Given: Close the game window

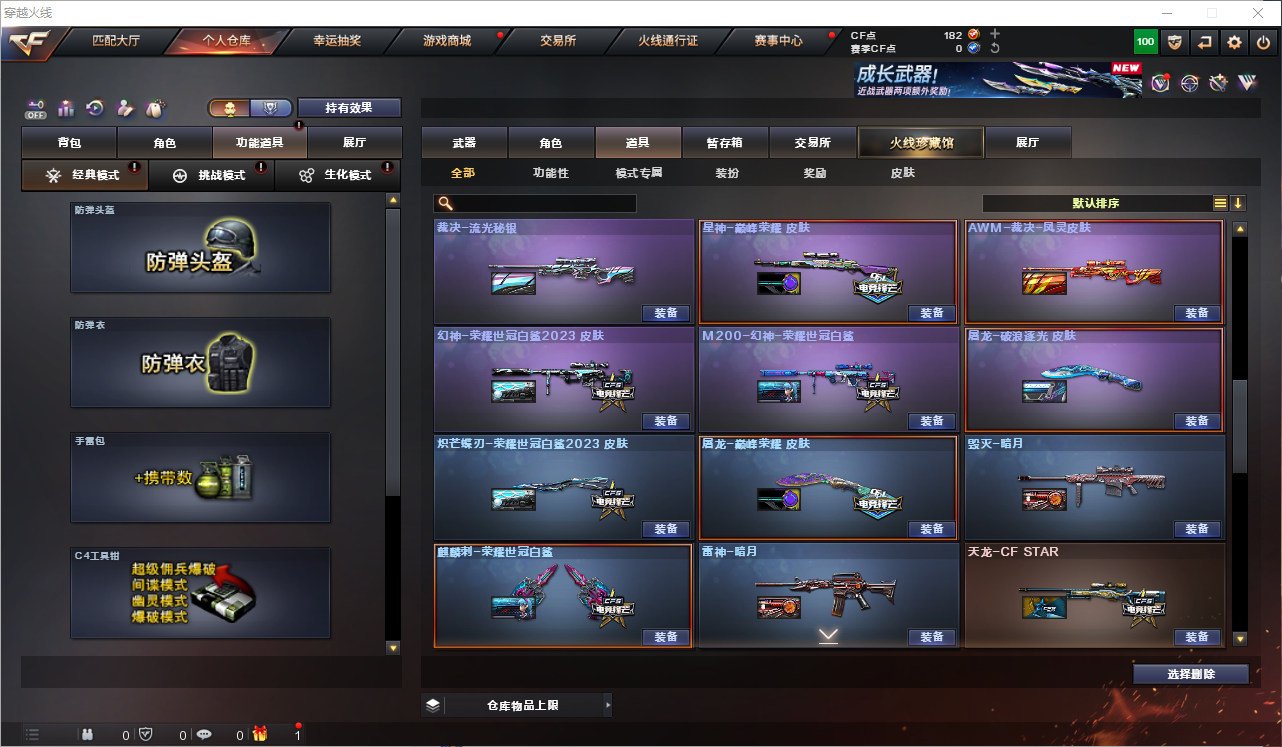Looking at the screenshot, I should 1257,13.
